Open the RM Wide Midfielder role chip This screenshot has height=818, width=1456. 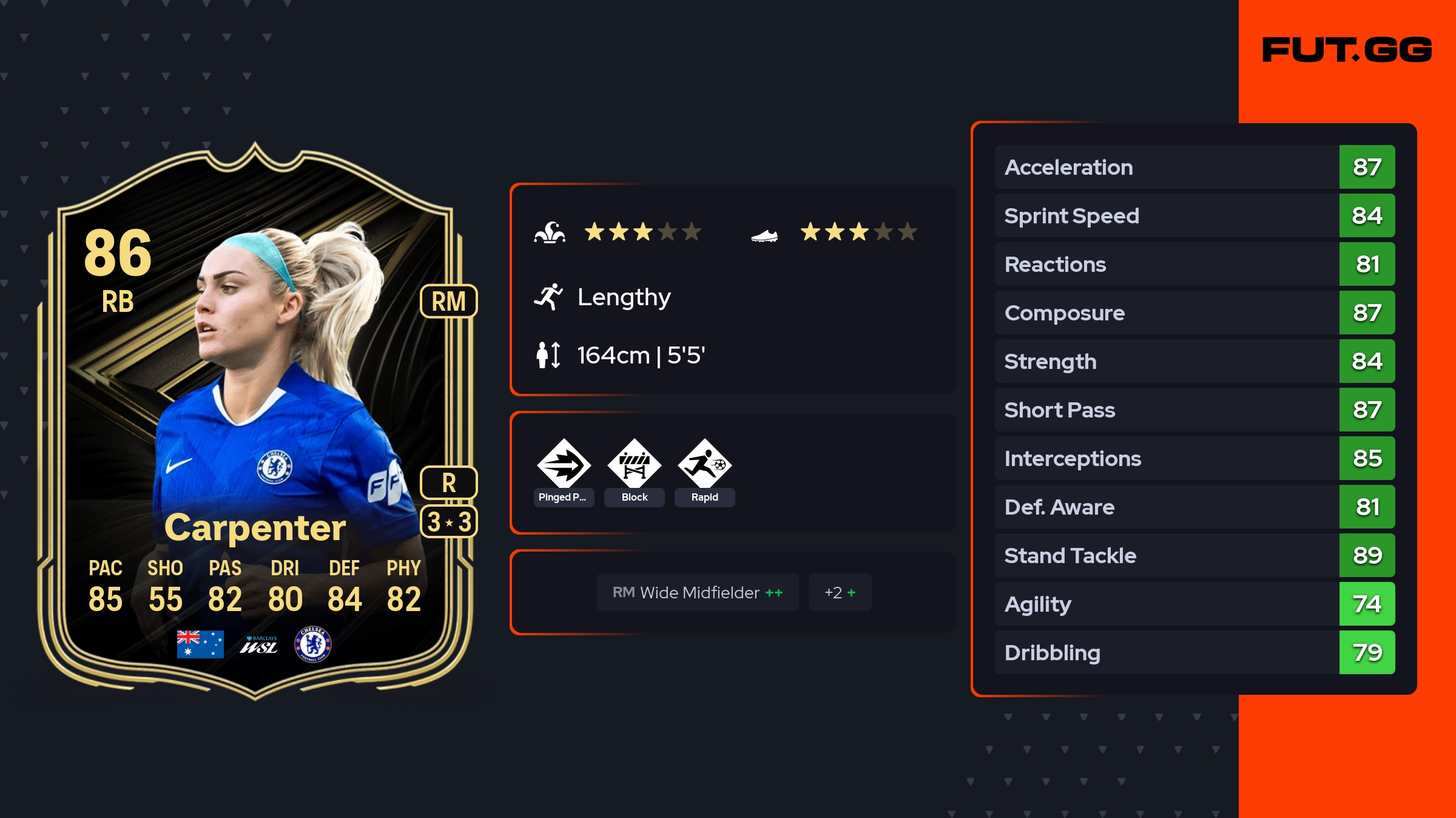pyautogui.click(x=698, y=592)
